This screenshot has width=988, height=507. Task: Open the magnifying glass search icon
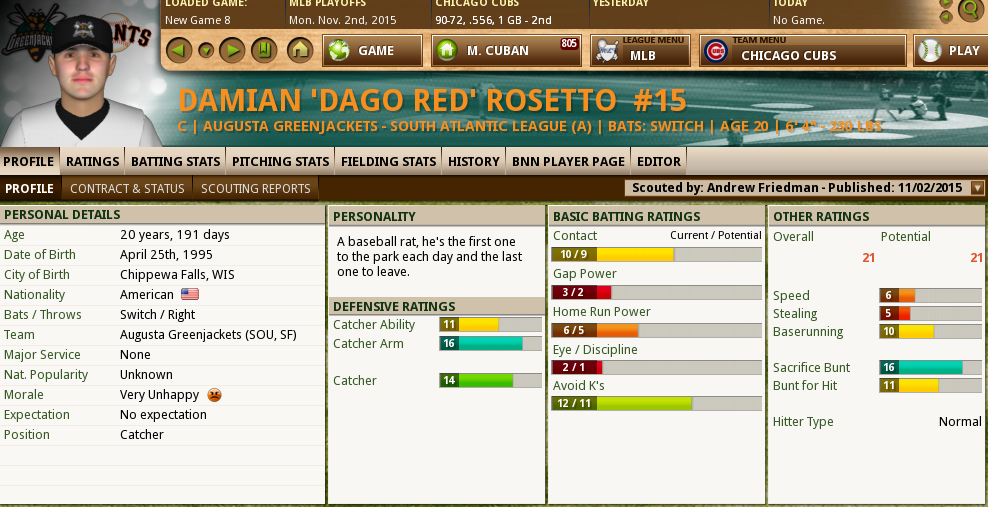[x=969, y=10]
